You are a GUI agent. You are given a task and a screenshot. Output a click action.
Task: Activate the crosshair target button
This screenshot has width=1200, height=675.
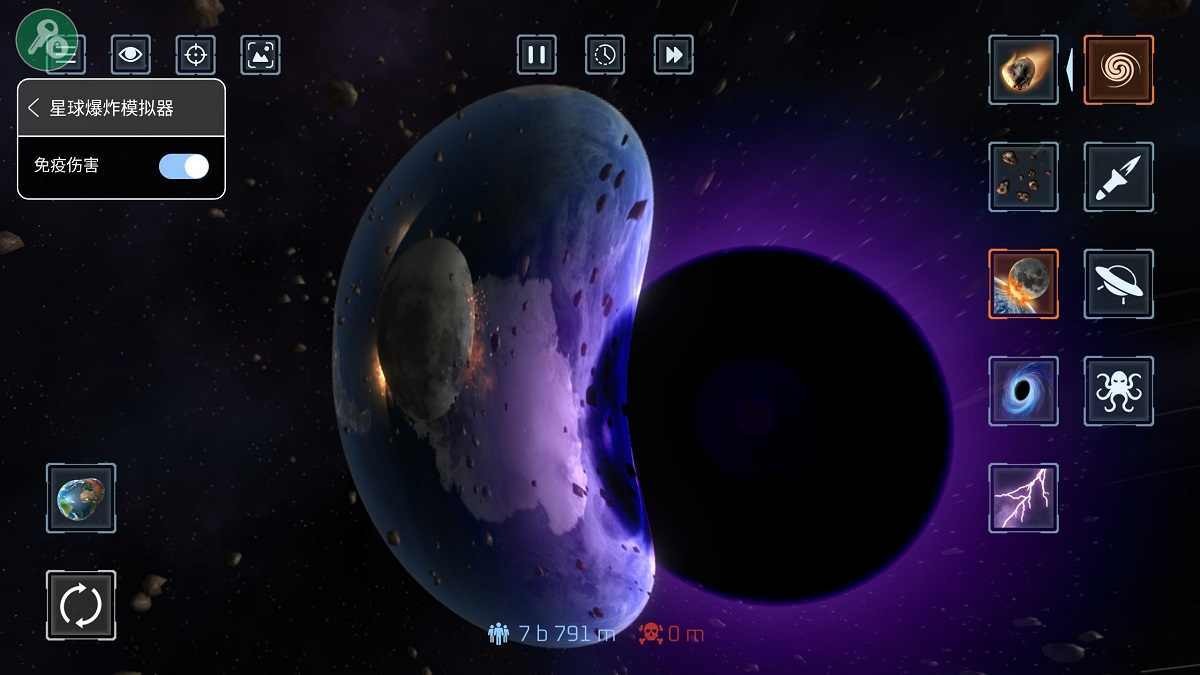(196, 54)
